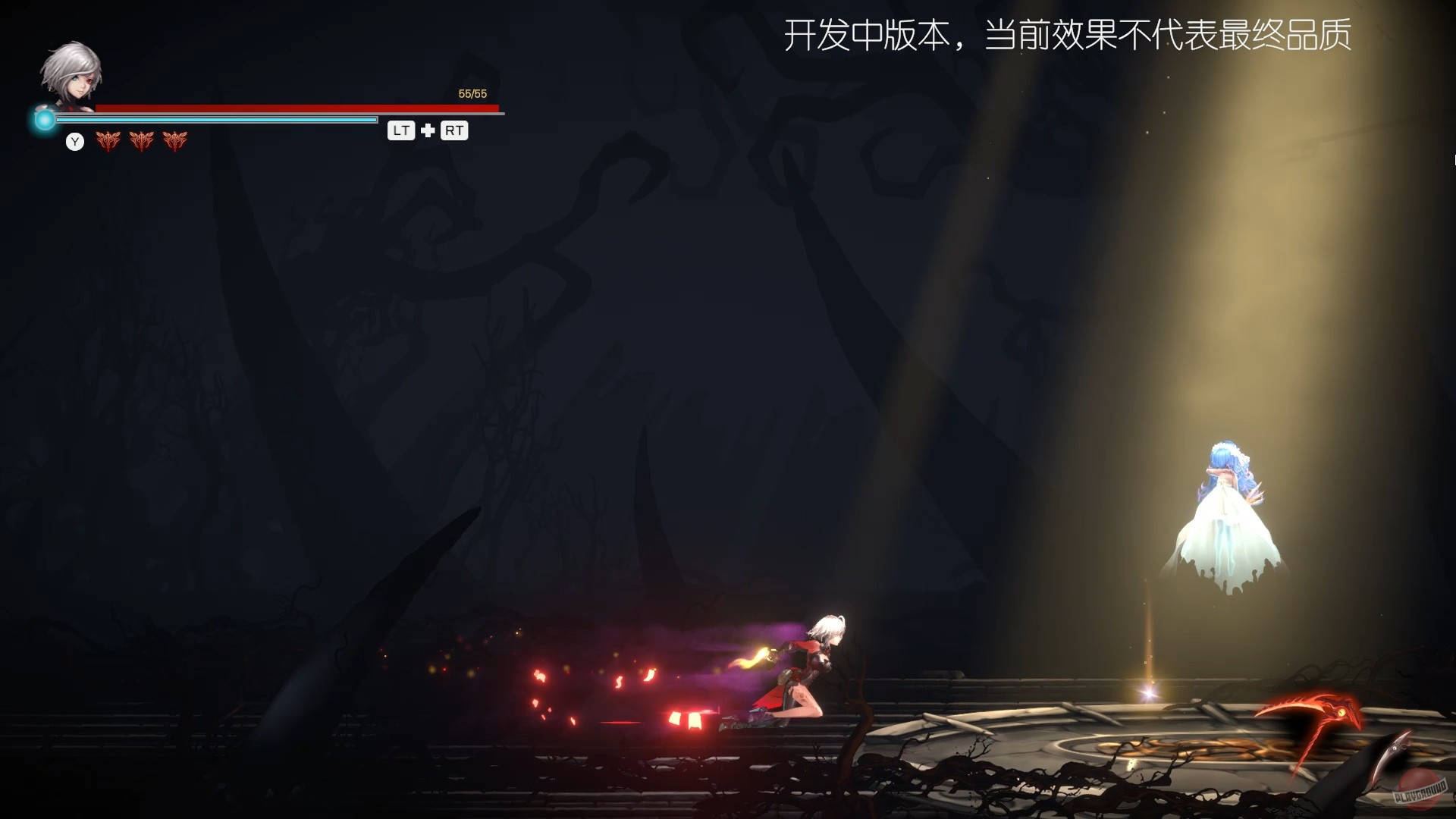Click the 55/55 health counter text
Viewport: 1456px width, 819px height.
coord(472,93)
